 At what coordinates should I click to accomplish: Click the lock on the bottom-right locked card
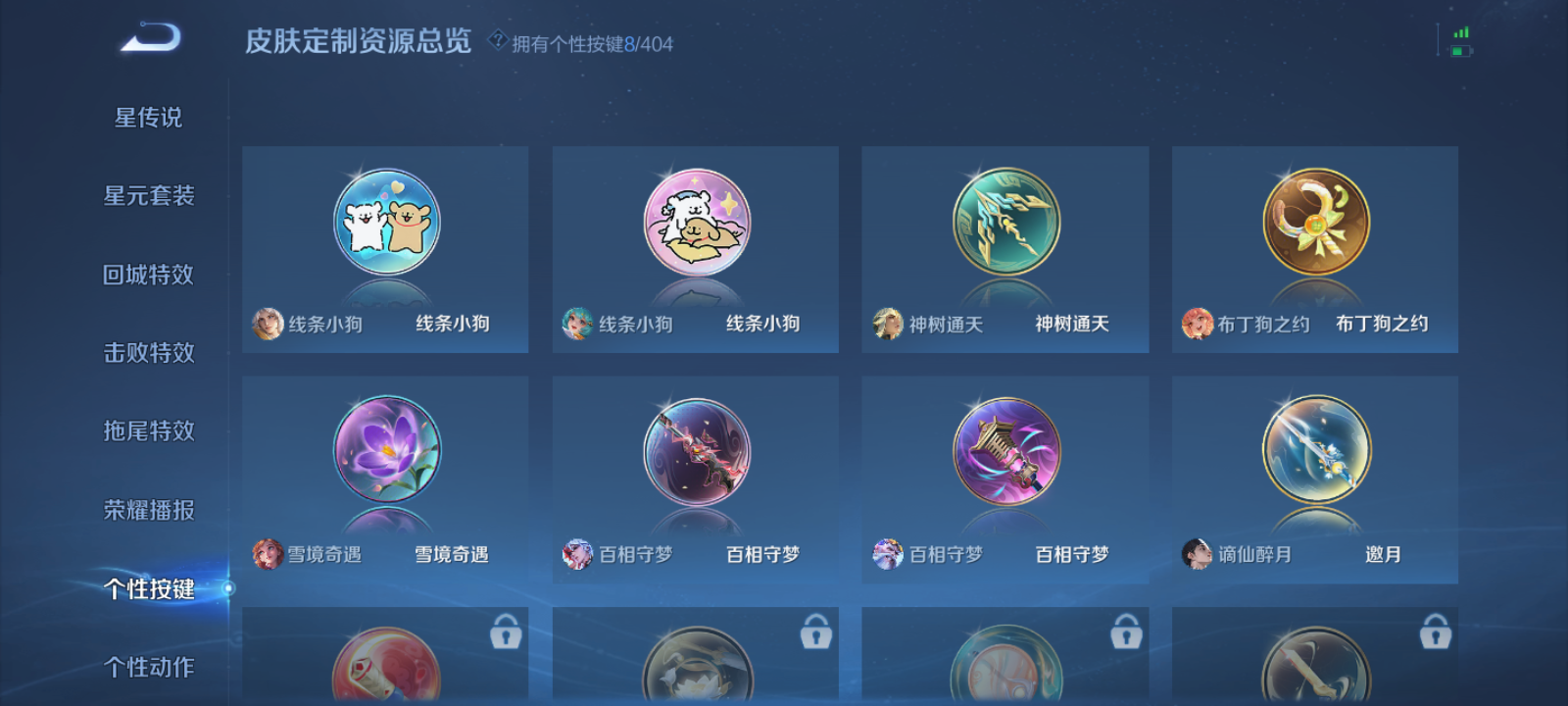click(x=1437, y=632)
